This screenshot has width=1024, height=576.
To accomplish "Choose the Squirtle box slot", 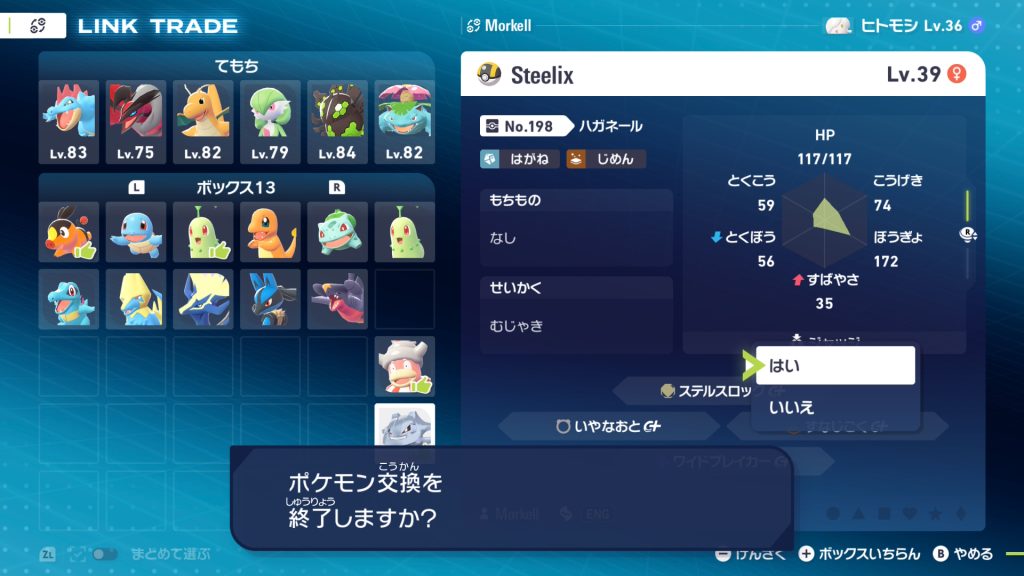I will point(136,231).
